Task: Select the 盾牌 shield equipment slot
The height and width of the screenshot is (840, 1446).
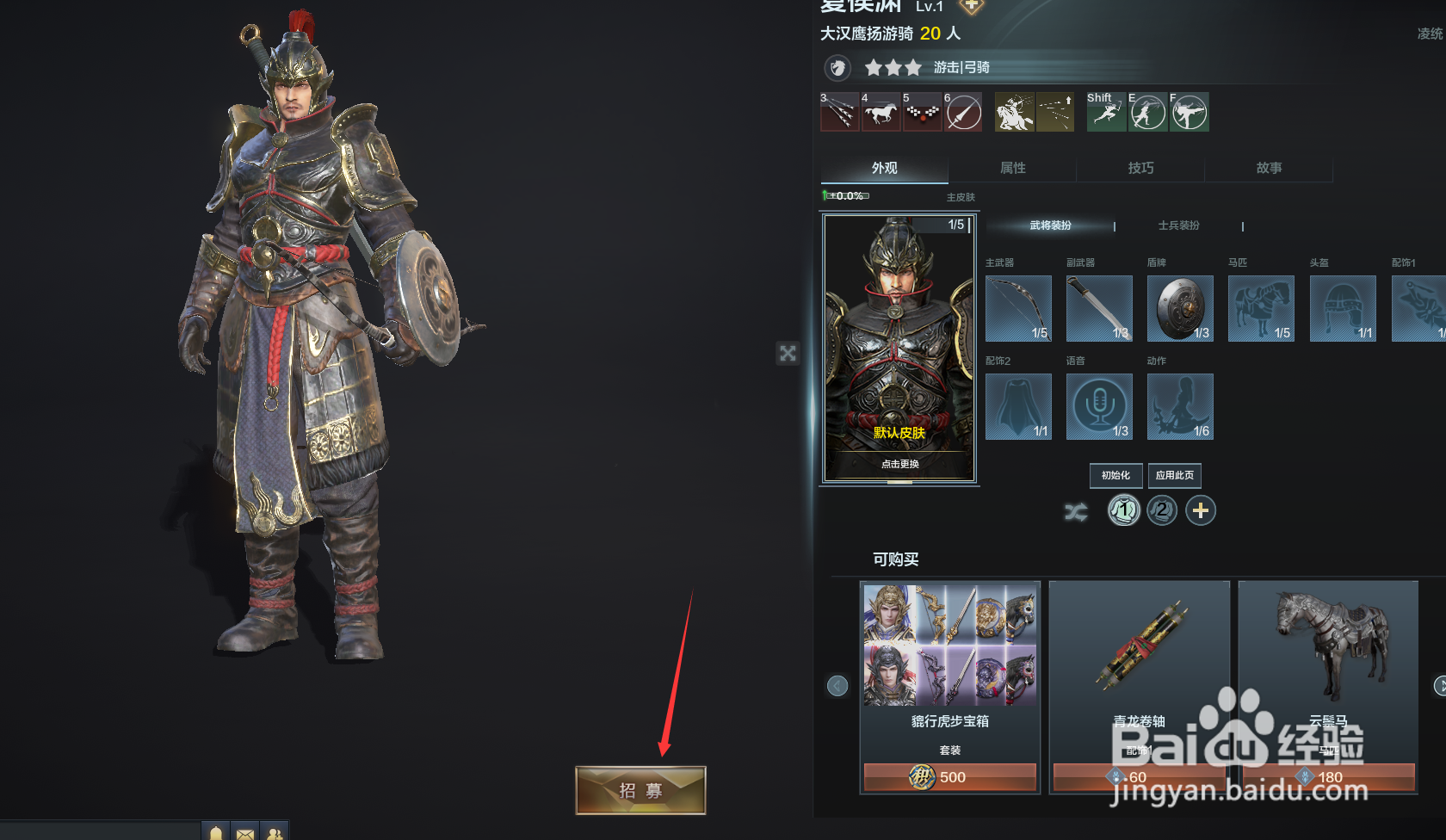Action: 1180,308
